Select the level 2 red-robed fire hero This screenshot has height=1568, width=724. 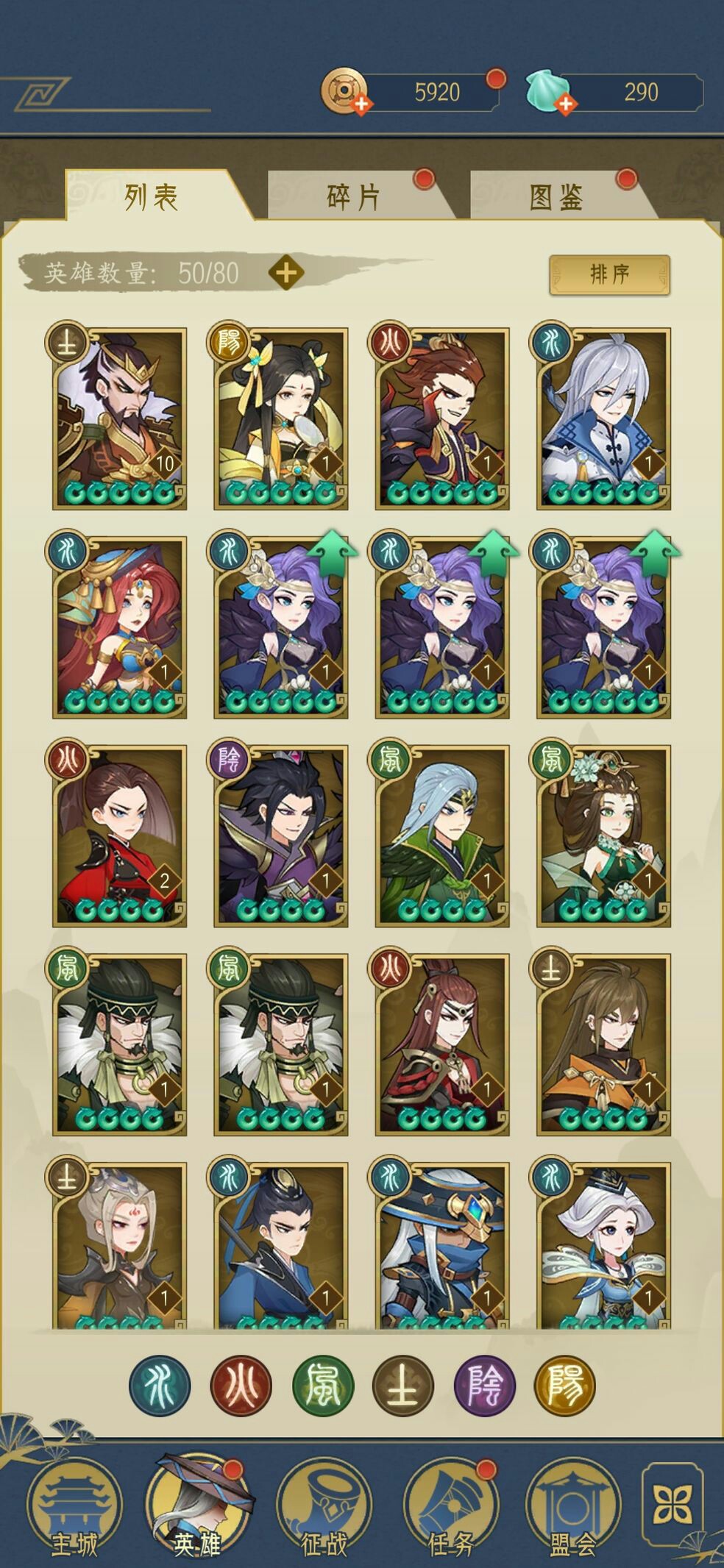click(120, 835)
